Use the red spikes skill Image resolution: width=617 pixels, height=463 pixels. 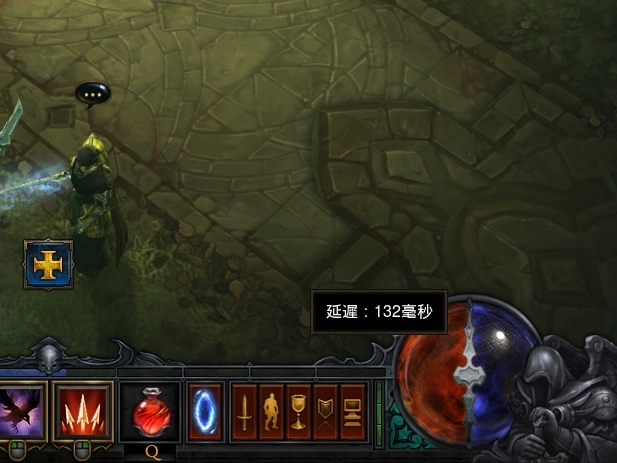82,410
